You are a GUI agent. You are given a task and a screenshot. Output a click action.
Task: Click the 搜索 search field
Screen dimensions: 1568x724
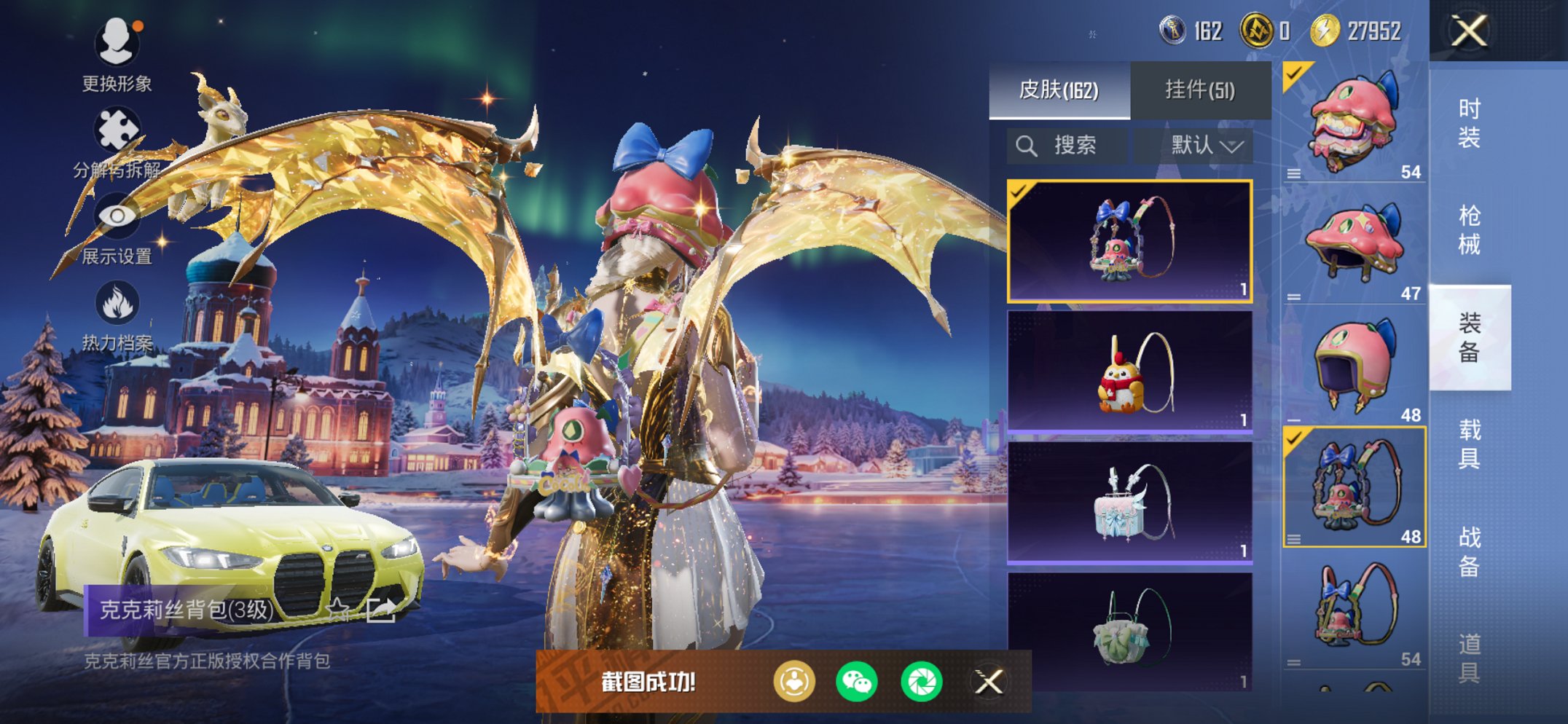coord(1067,146)
